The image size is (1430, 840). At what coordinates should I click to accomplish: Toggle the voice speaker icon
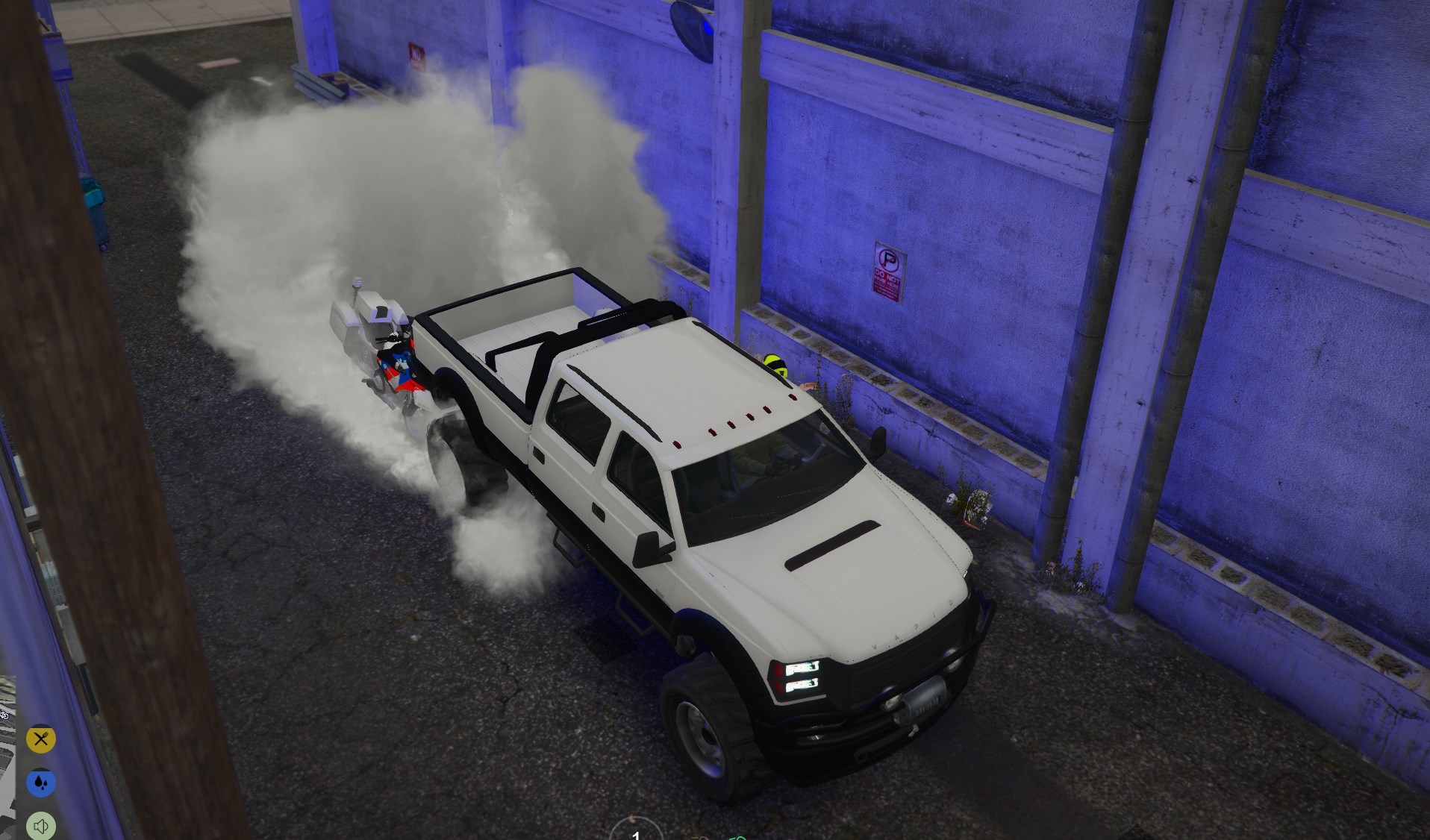pos(41,826)
